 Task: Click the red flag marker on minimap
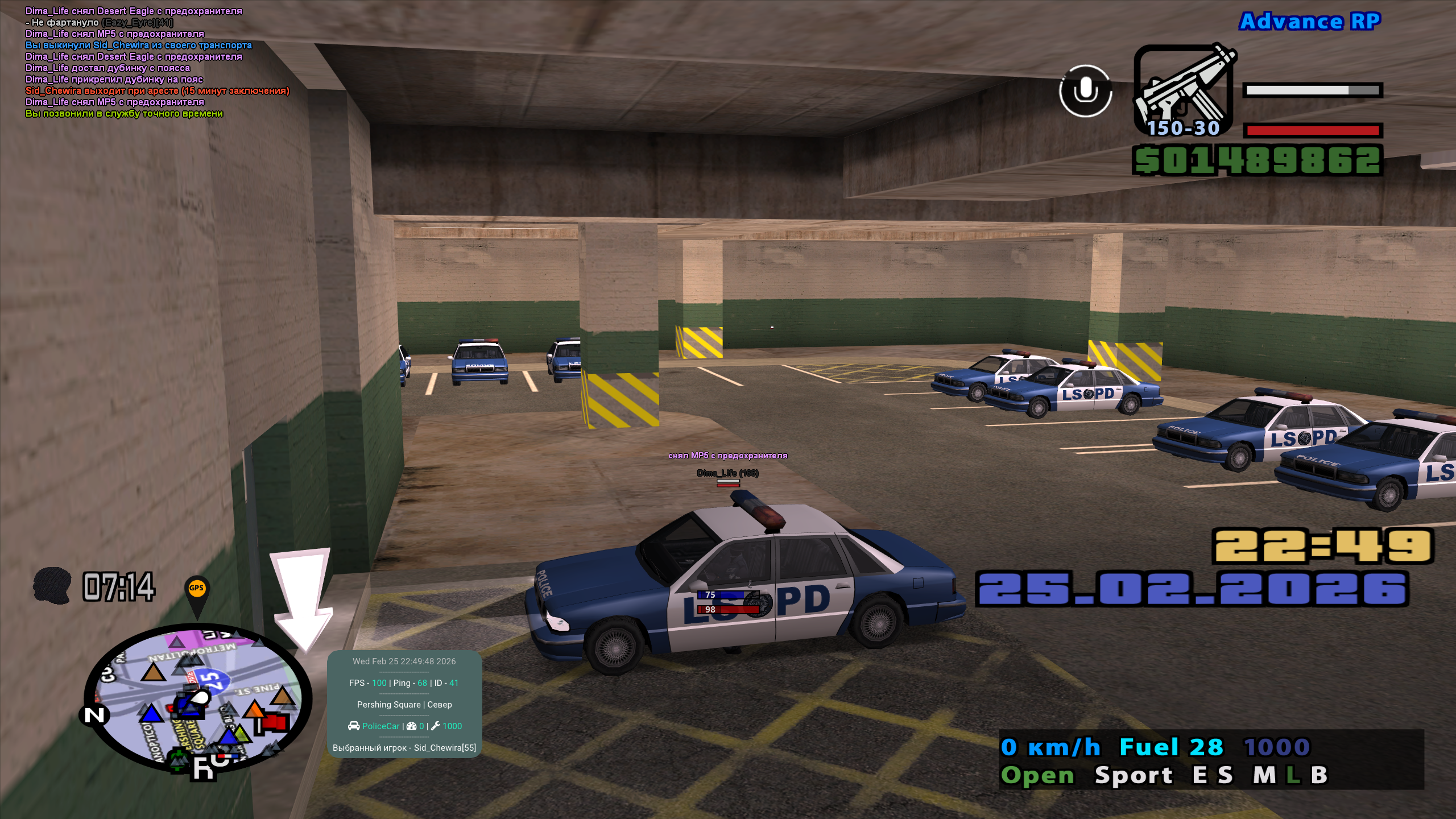pyautogui.click(x=275, y=722)
